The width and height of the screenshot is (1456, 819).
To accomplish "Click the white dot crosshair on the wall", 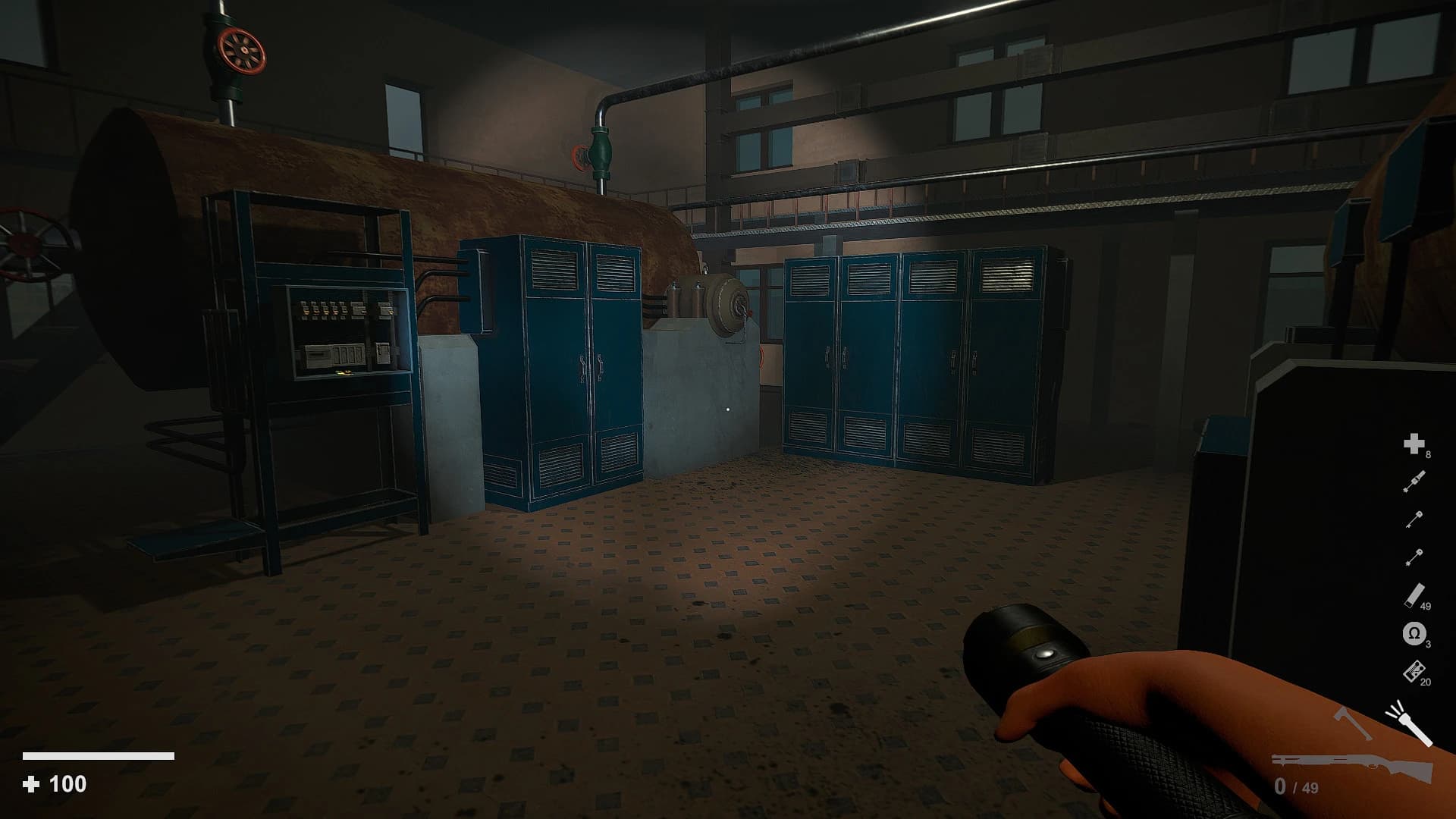I will click(x=726, y=410).
